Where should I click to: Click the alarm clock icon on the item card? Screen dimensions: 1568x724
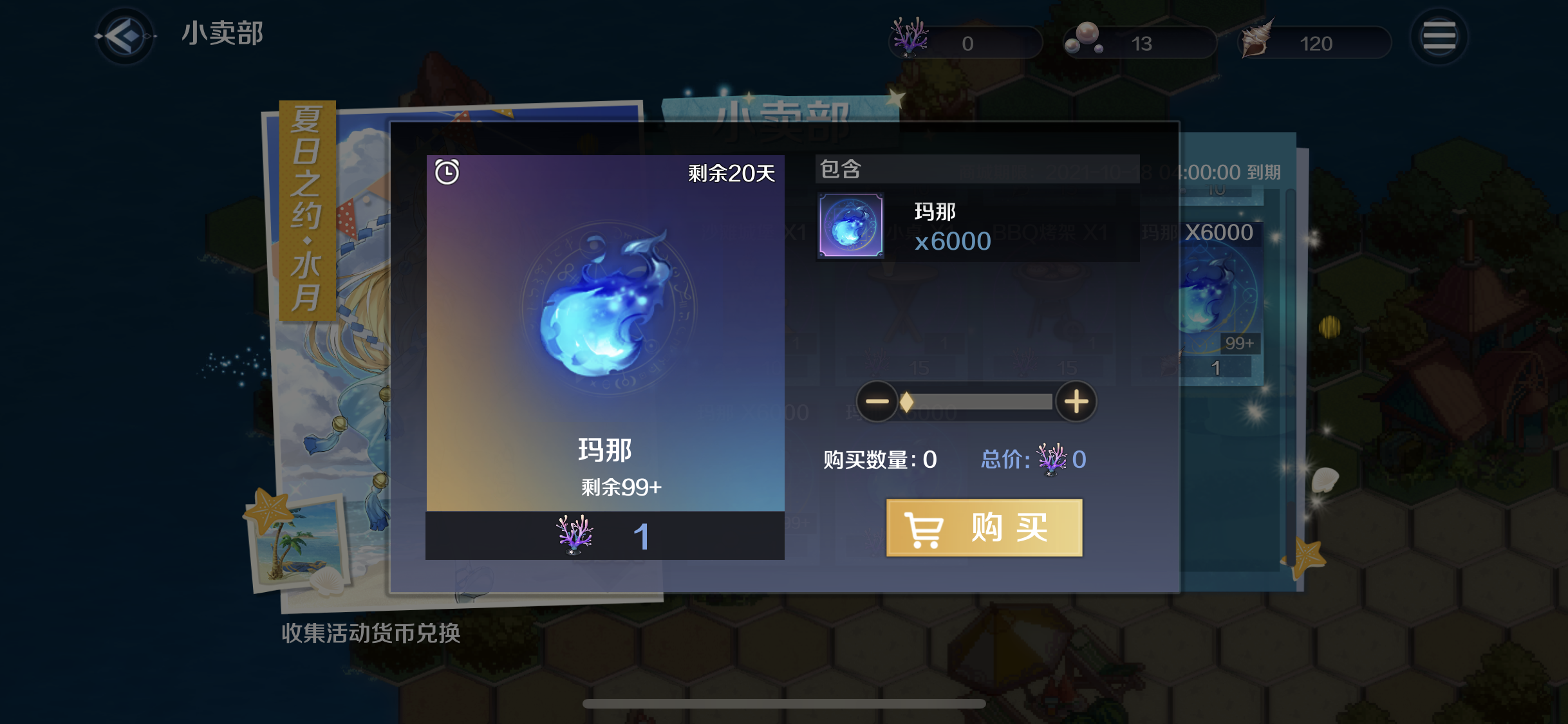[447, 172]
